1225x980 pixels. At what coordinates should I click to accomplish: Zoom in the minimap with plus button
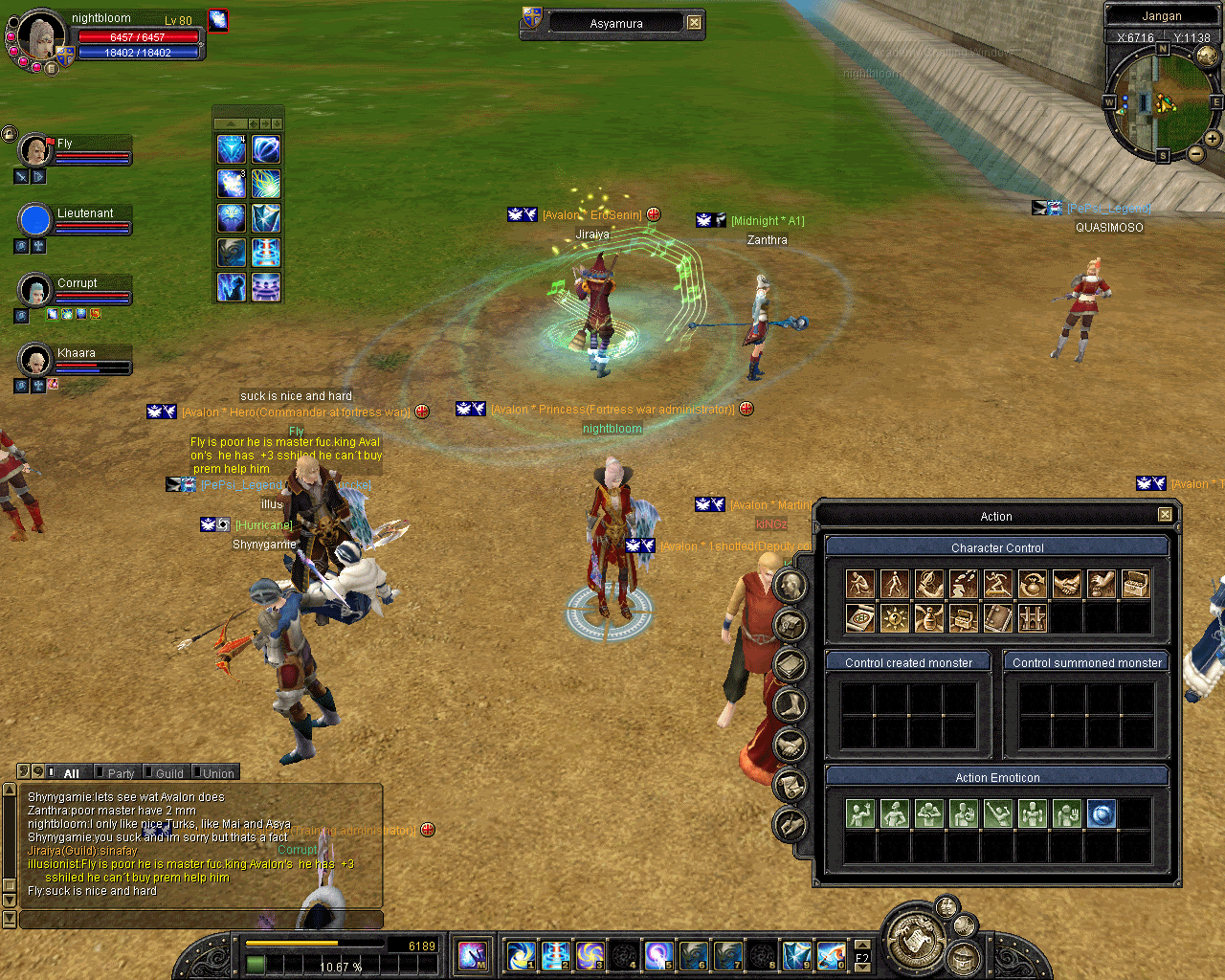point(1213,139)
